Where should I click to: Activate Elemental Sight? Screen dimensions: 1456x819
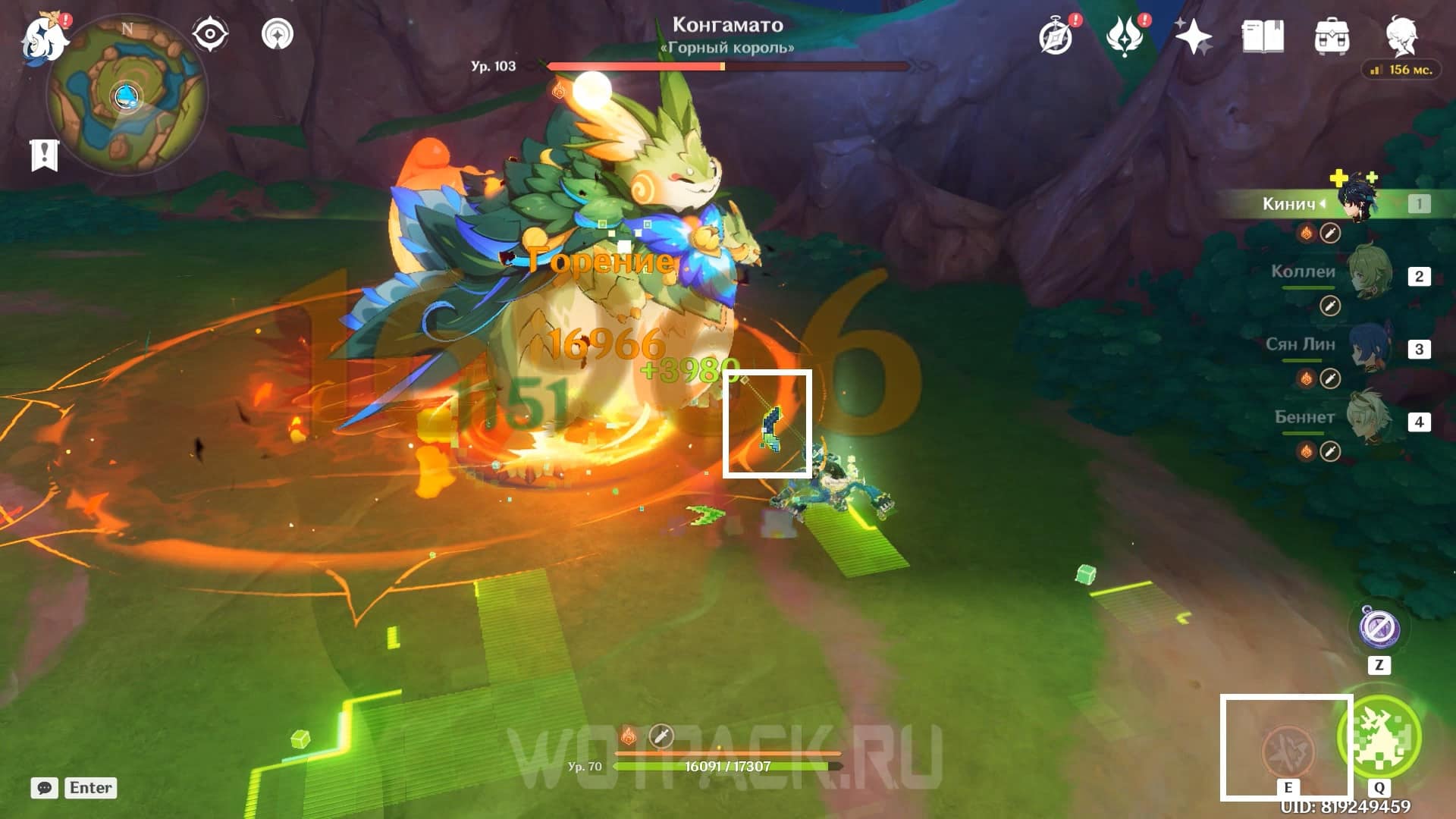coord(209,34)
